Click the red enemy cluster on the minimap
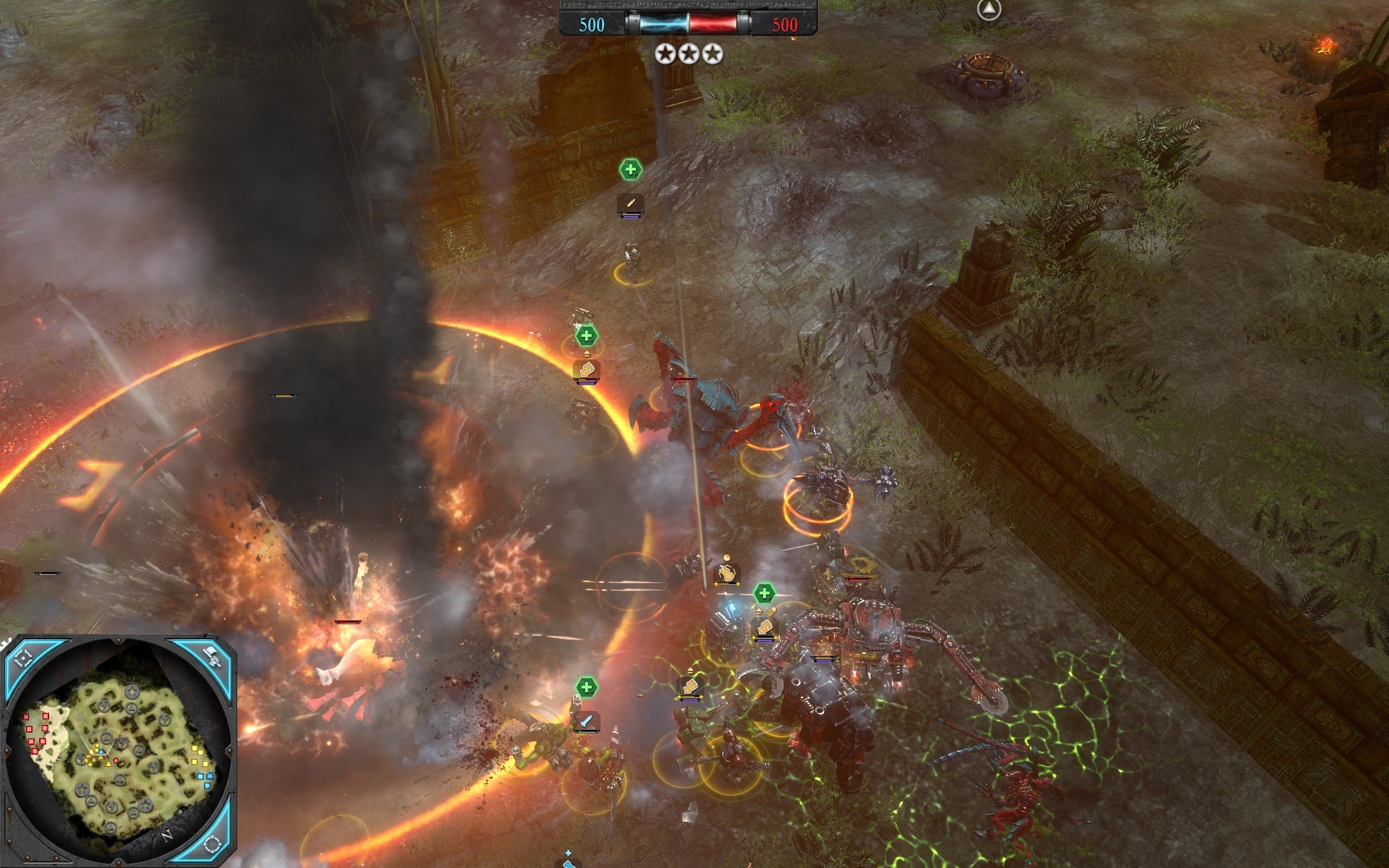 point(35,731)
